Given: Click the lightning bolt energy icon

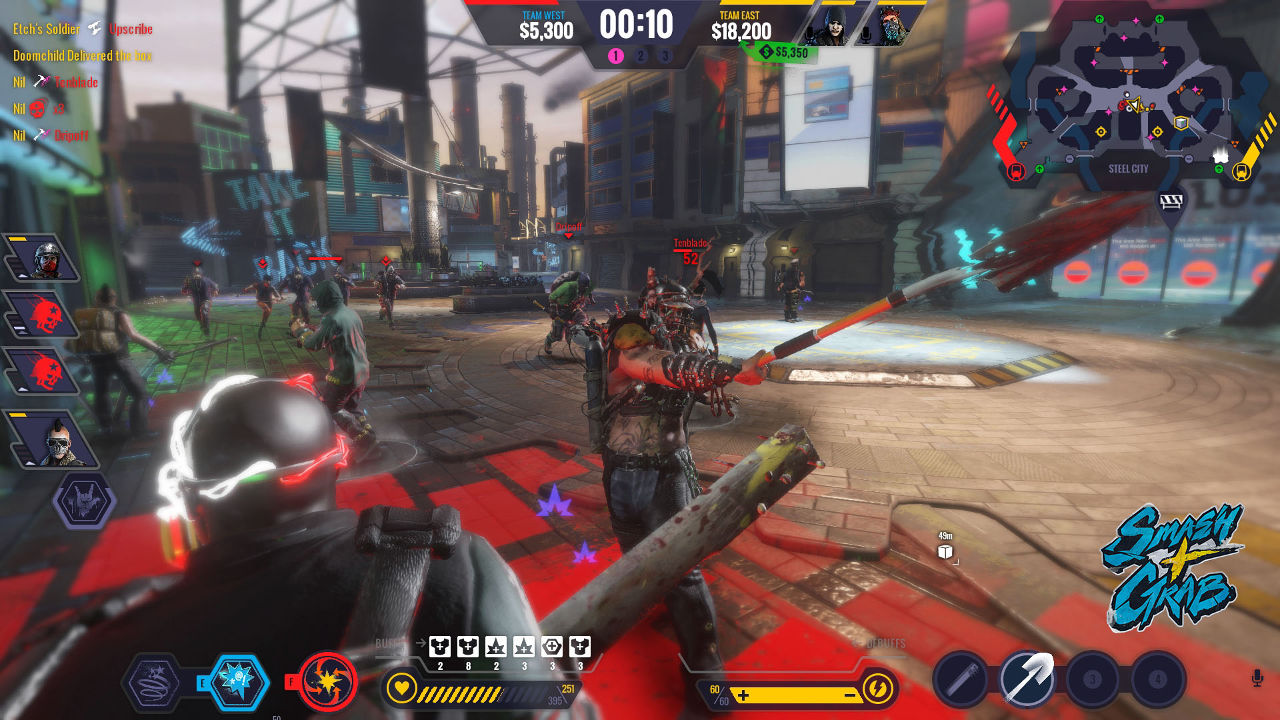Looking at the screenshot, I should pyautogui.click(x=877, y=689).
